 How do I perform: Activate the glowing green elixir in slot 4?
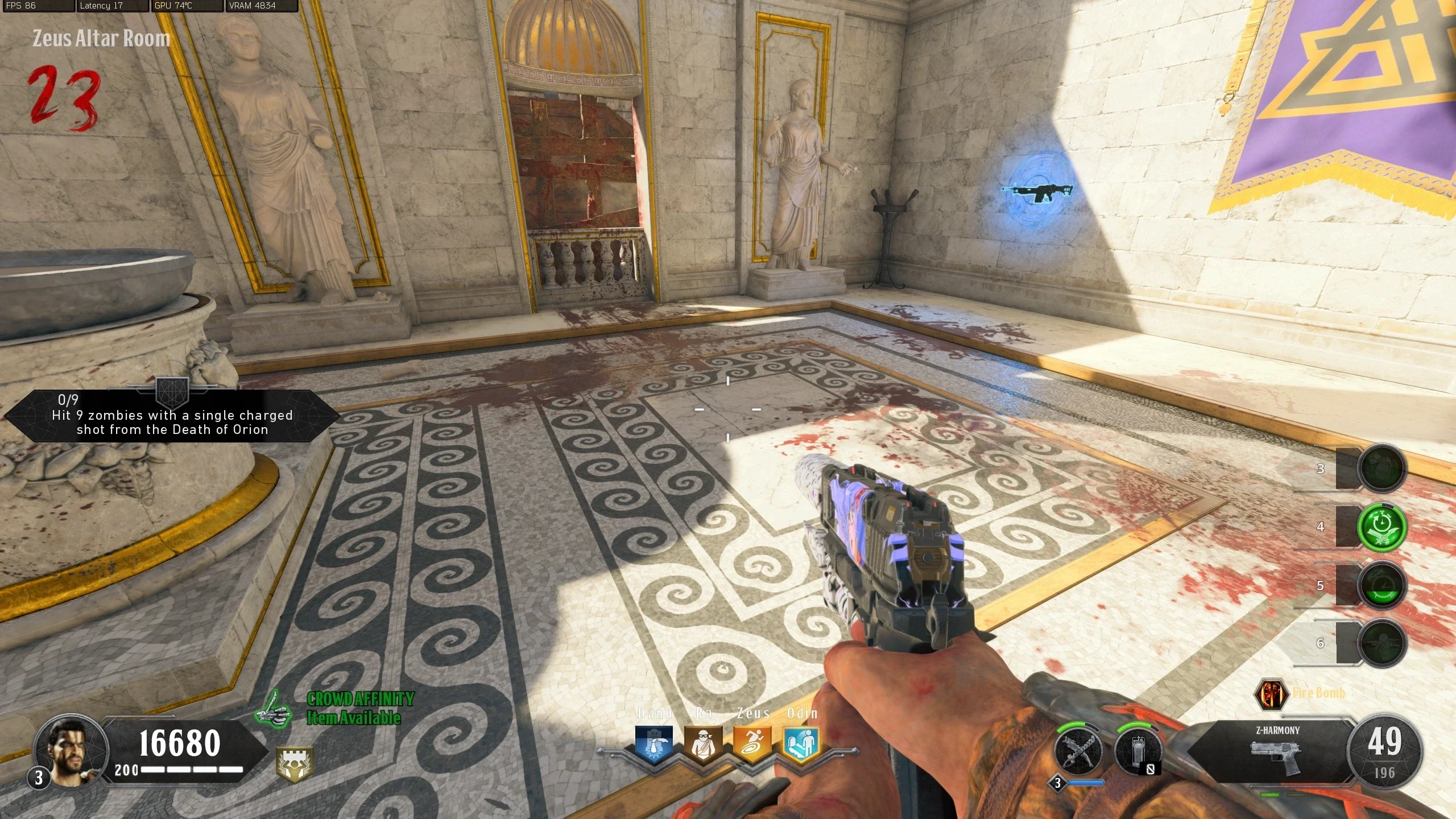[x=1382, y=527]
